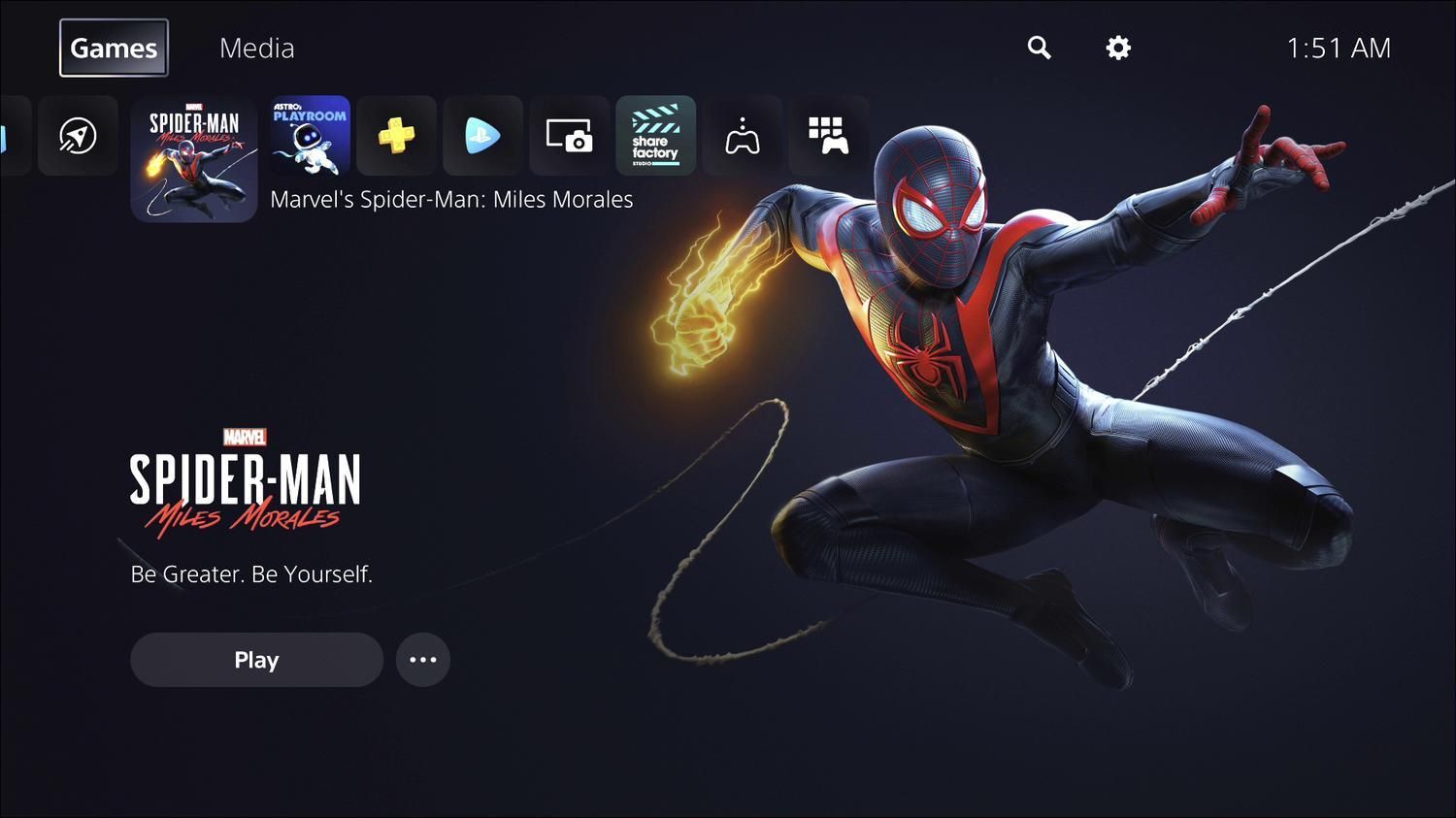The height and width of the screenshot is (818, 1456).
Task: Open the Remote Play controller icon
Action: click(742, 136)
